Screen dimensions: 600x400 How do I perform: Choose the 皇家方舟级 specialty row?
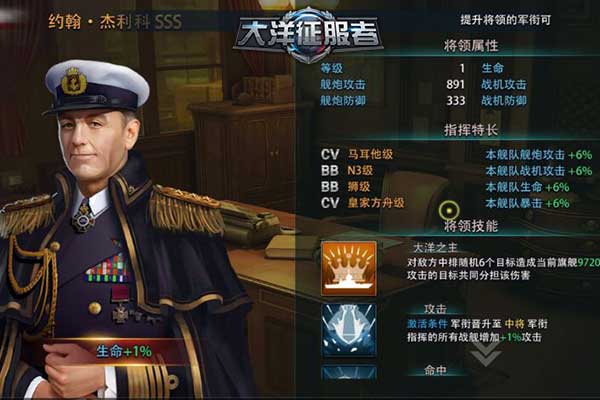pos(445,203)
